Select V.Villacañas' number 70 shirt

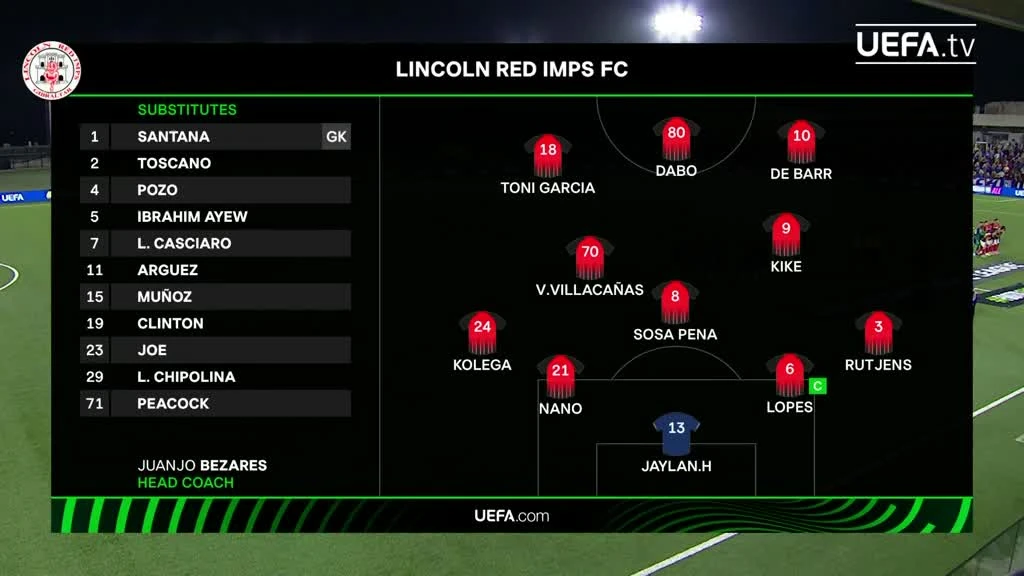coord(589,257)
